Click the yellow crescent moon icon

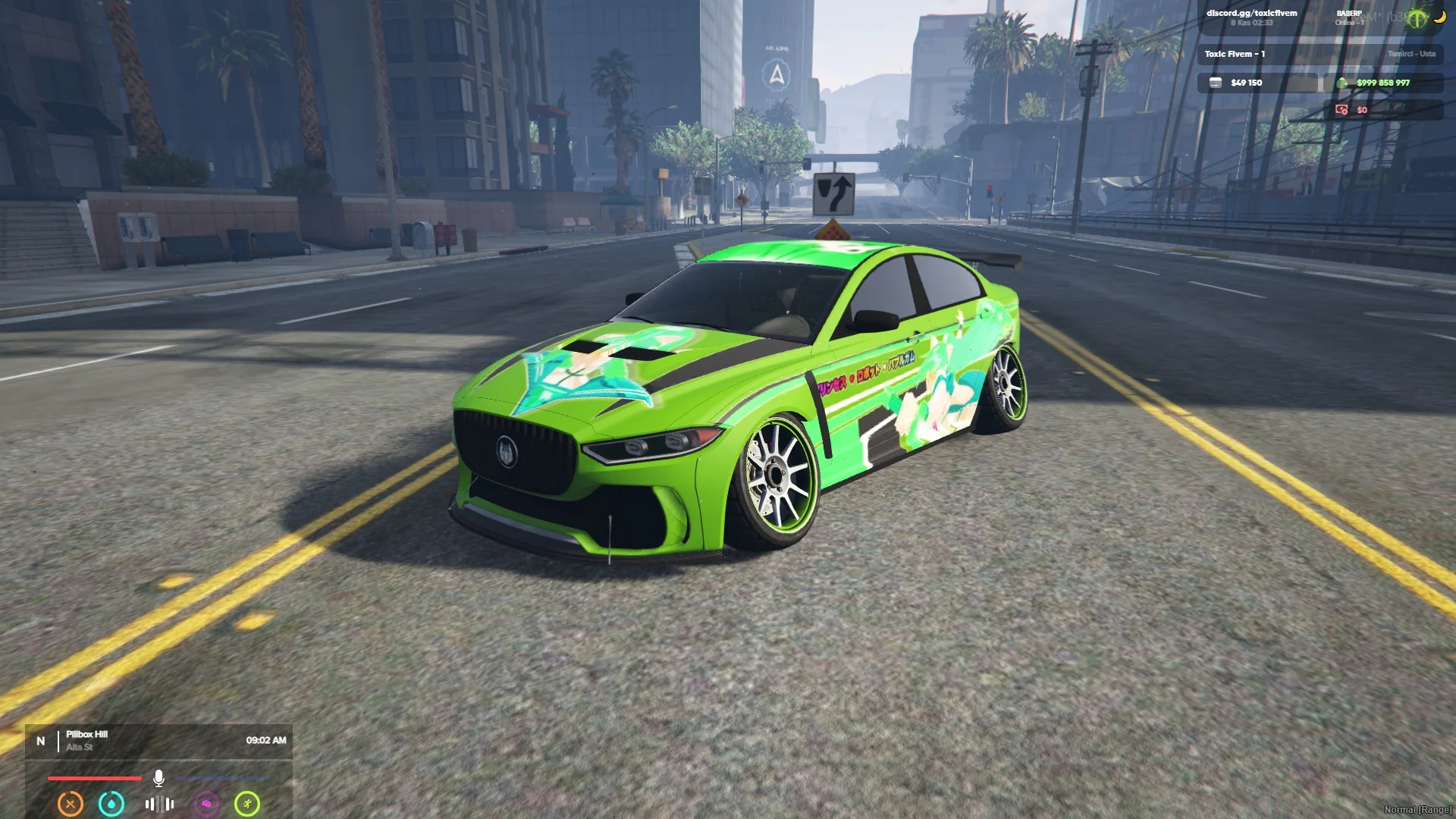(x=1439, y=17)
